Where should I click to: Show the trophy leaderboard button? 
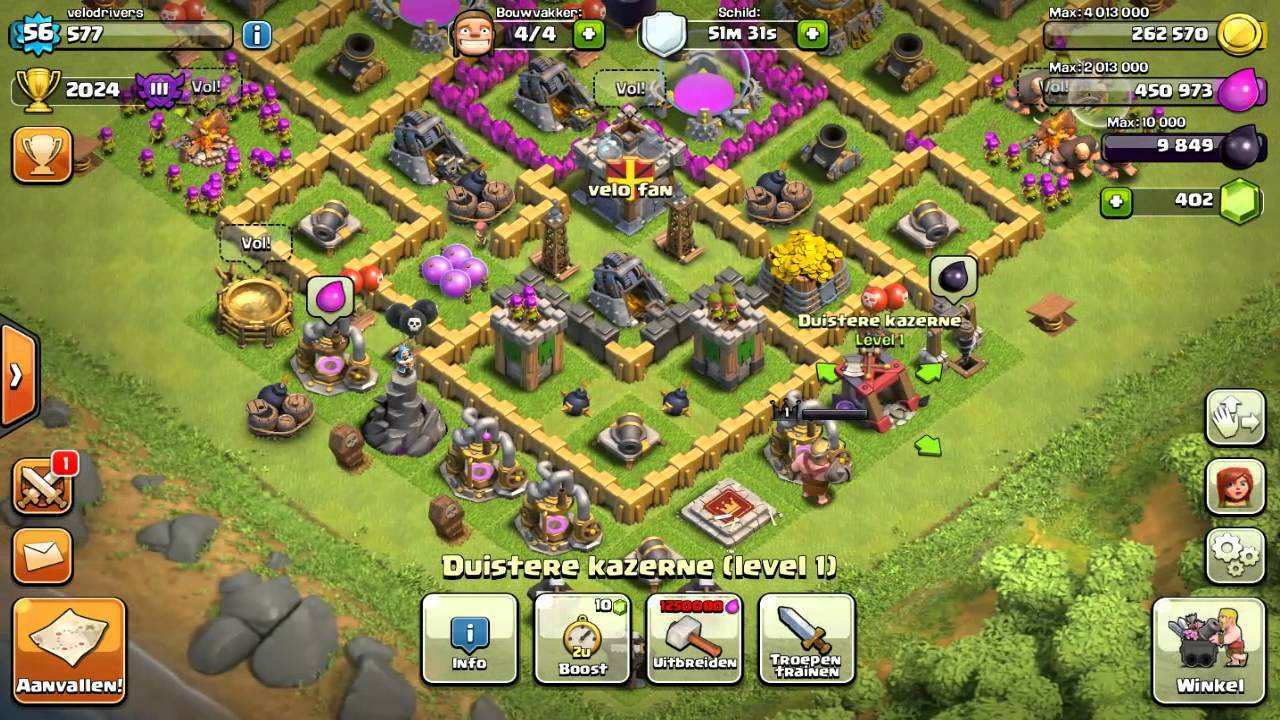pyautogui.click(x=42, y=154)
